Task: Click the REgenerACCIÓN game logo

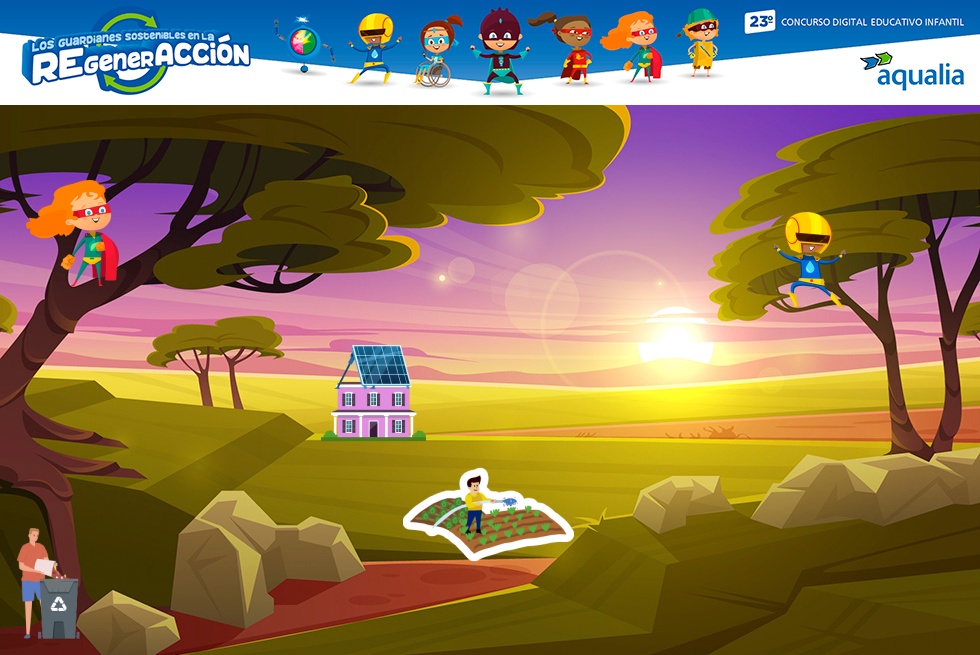Action: 138,54
